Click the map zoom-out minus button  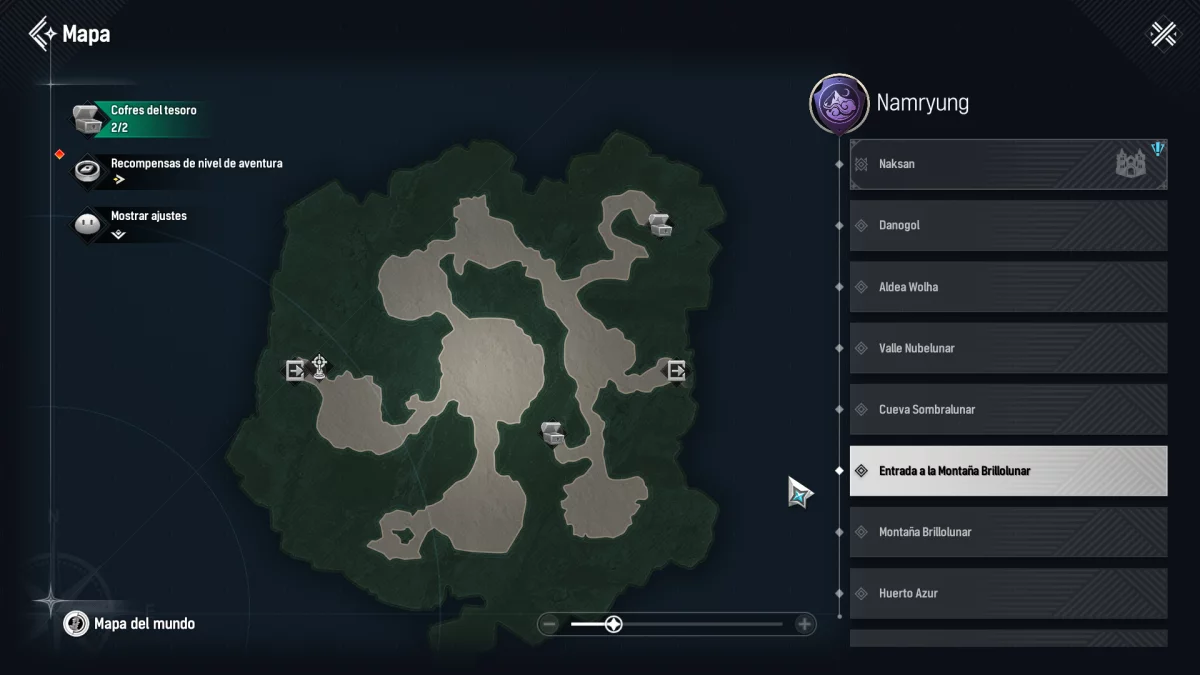tap(549, 625)
